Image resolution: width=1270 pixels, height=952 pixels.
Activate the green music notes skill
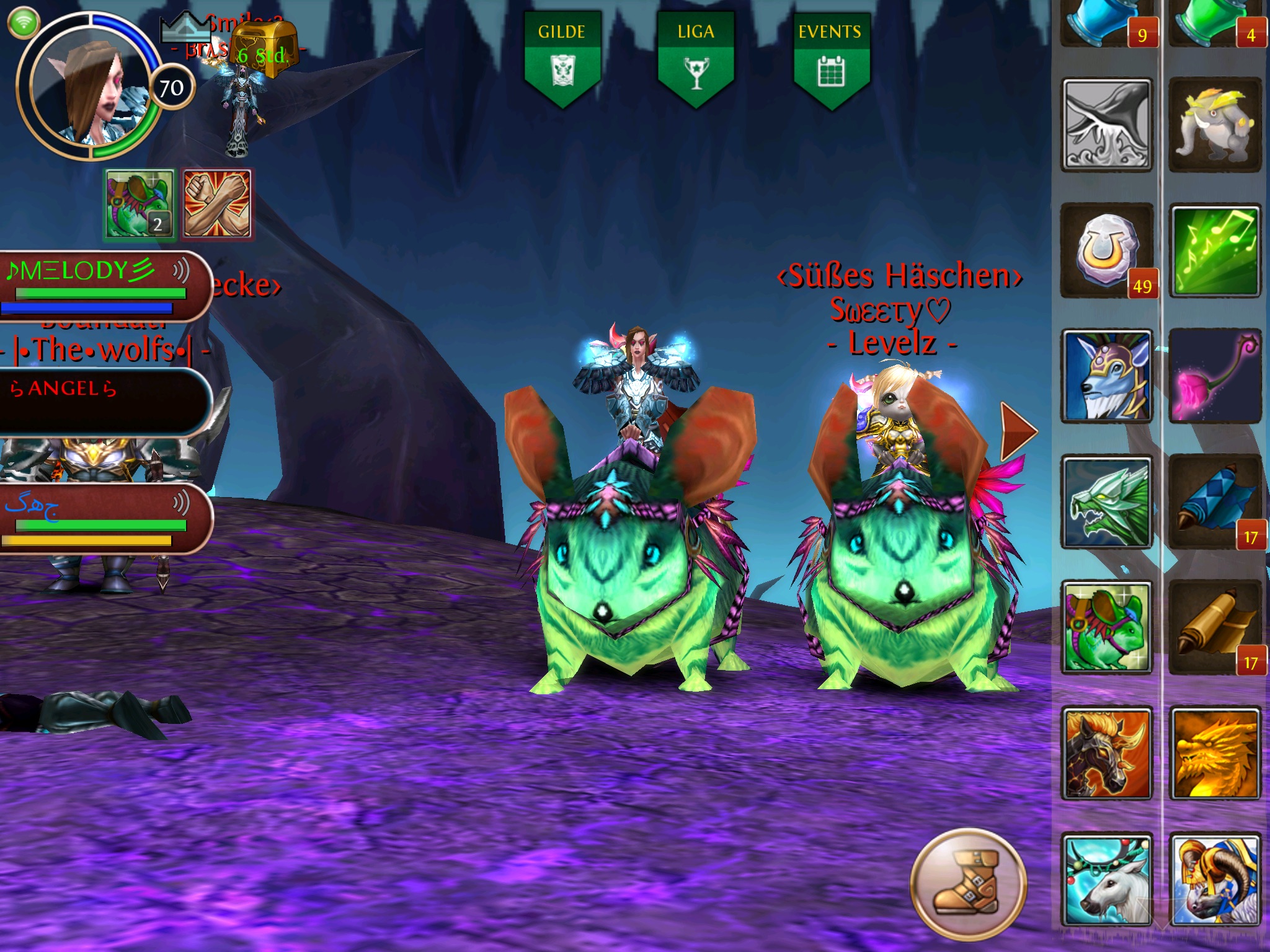click(1215, 252)
